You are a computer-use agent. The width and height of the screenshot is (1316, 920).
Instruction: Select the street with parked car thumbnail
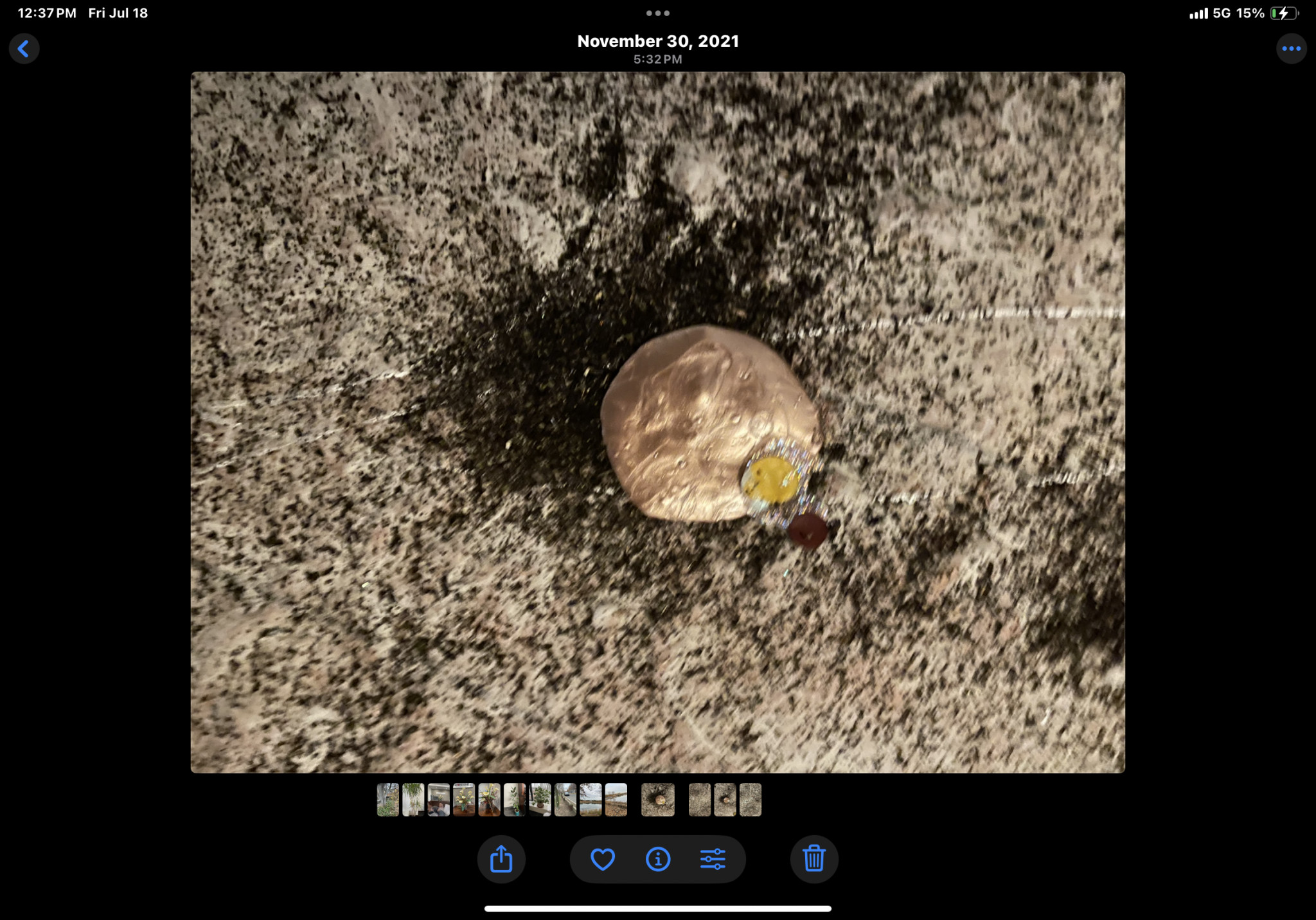(565, 800)
